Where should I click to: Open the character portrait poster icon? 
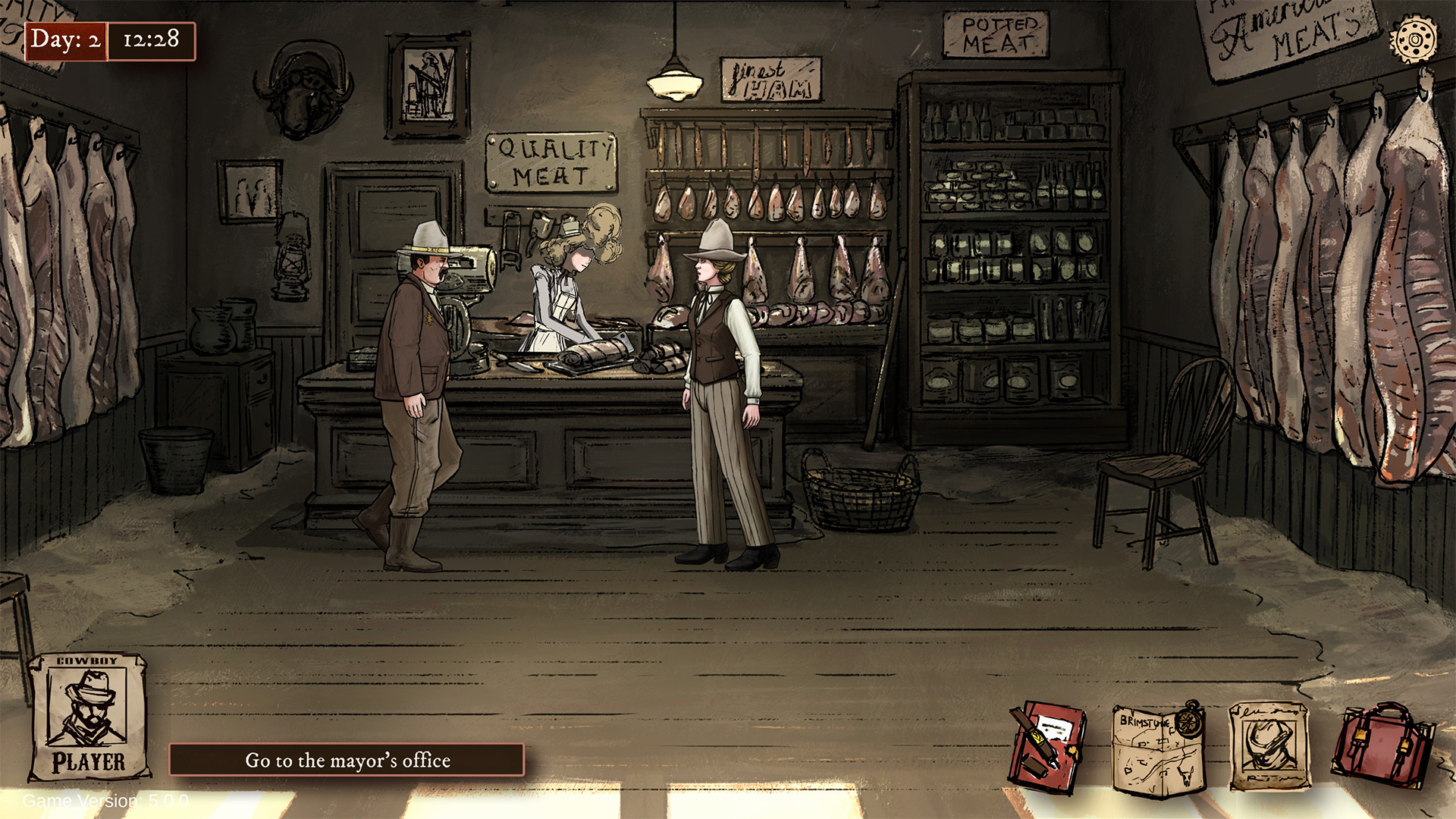(x=1269, y=747)
